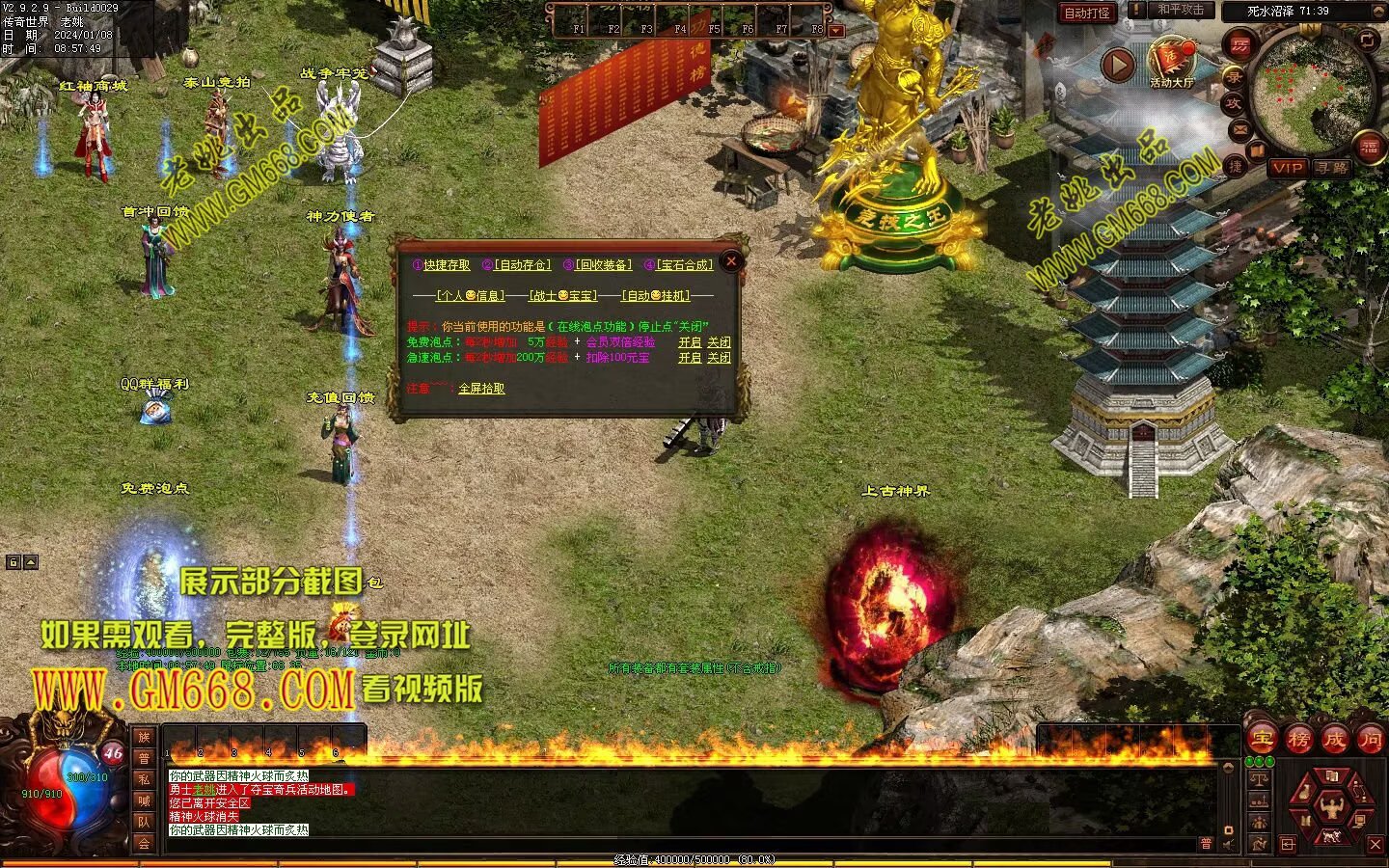Click the 全屏拾取 full-screen pickup link
This screenshot has height=868, width=1389.
481,389
